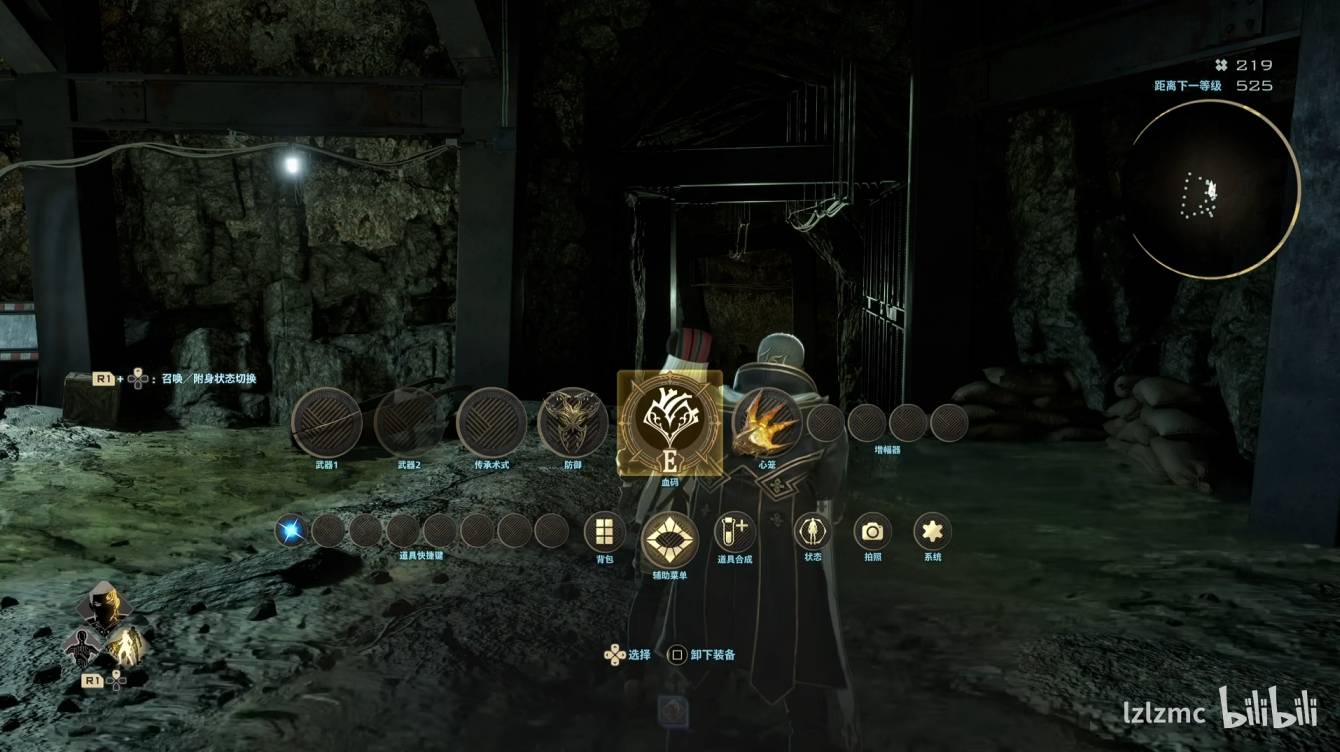Select the glowing blue item shortcut slot
The height and width of the screenshot is (752, 1340).
(x=292, y=530)
